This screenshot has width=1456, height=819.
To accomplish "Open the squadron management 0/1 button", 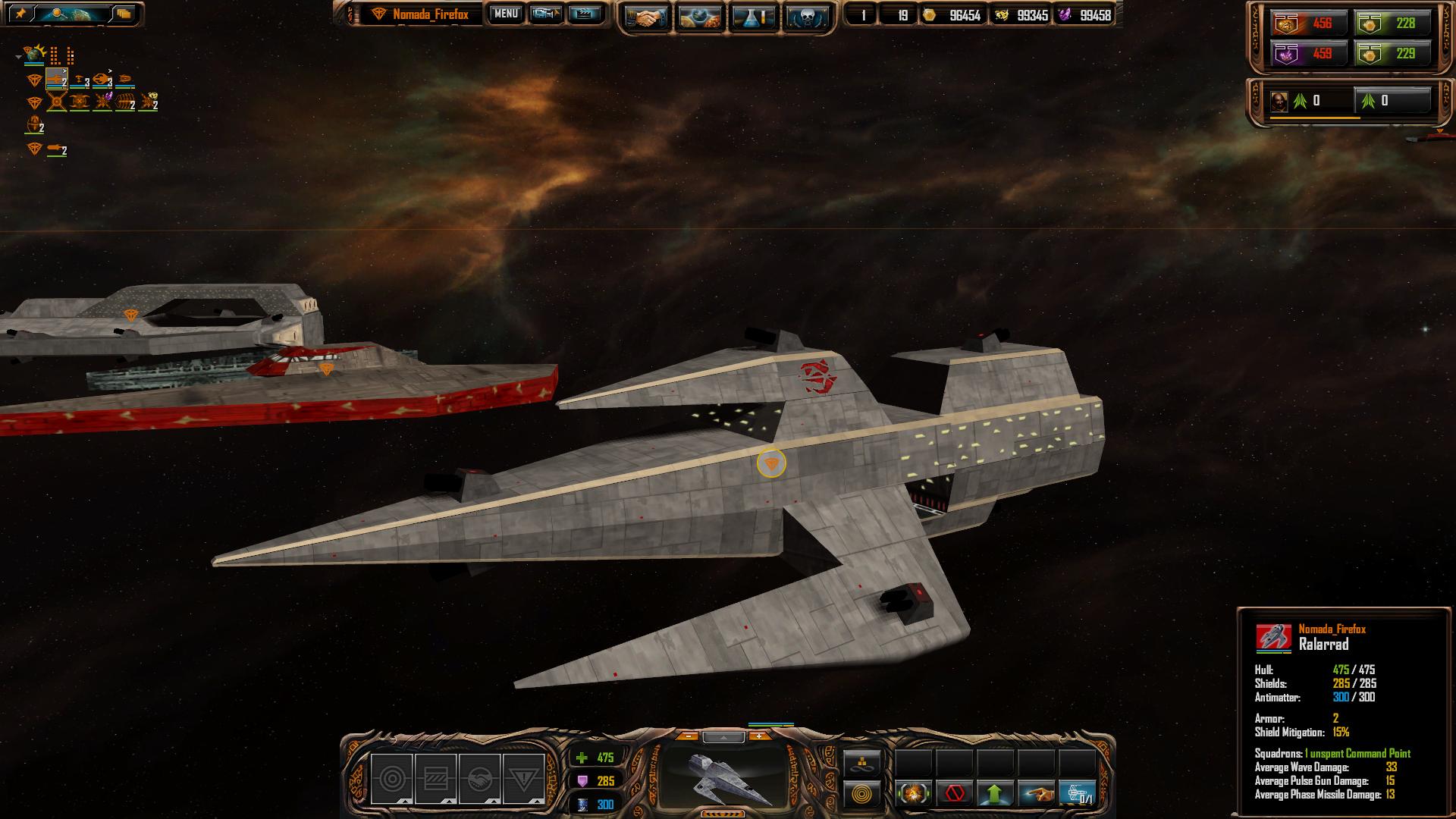I will click(x=1077, y=794).
